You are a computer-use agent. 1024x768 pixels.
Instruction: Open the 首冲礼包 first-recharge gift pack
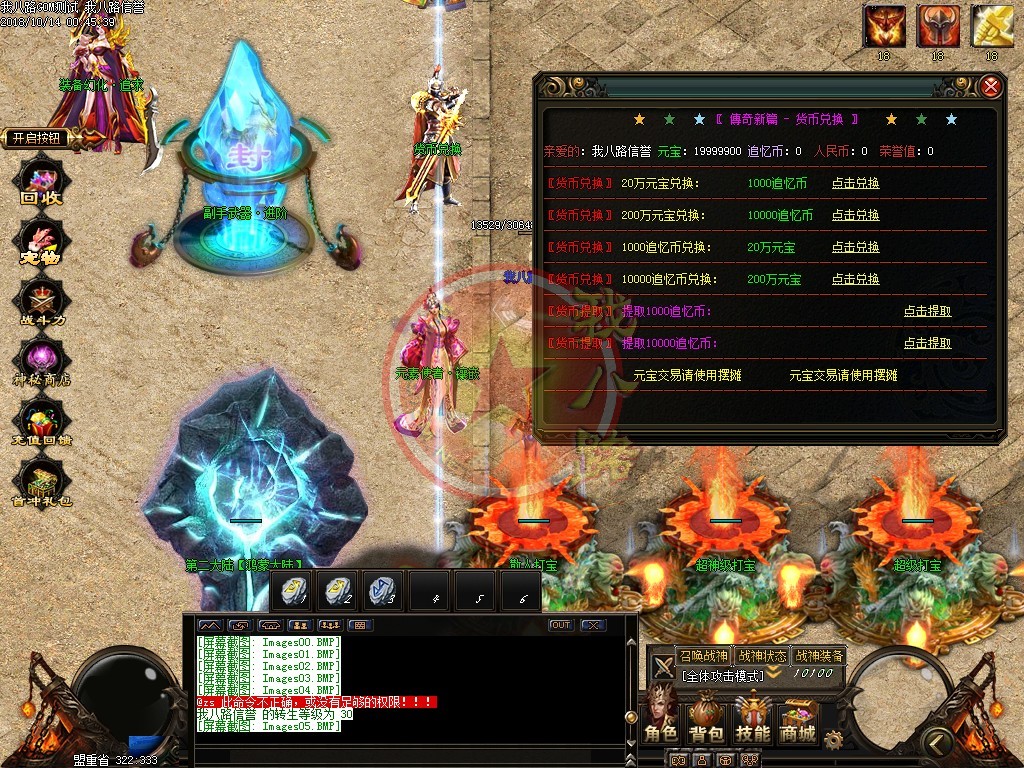(x=42, y=487)
